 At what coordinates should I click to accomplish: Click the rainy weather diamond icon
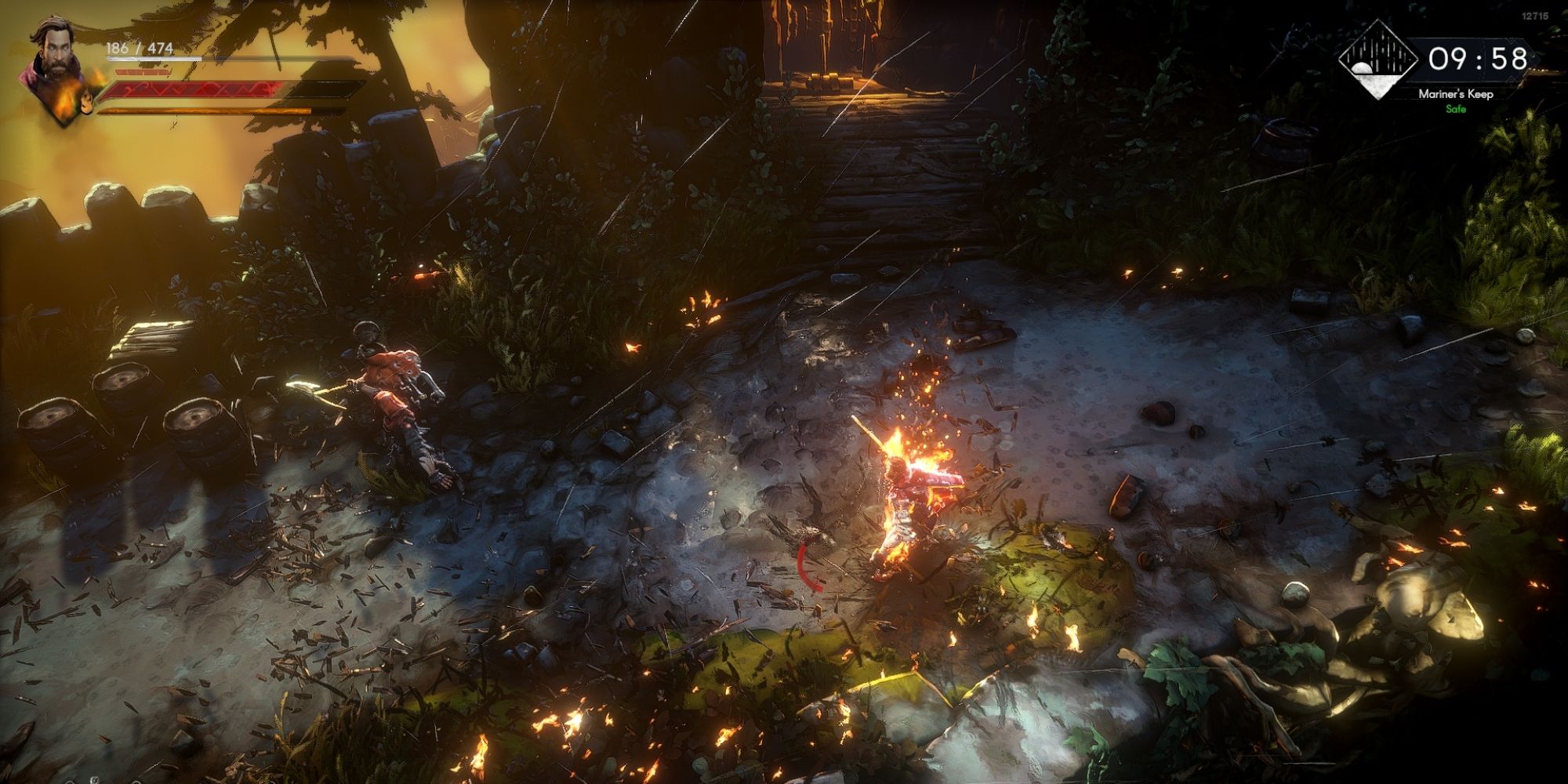[x=1378, y=60]
